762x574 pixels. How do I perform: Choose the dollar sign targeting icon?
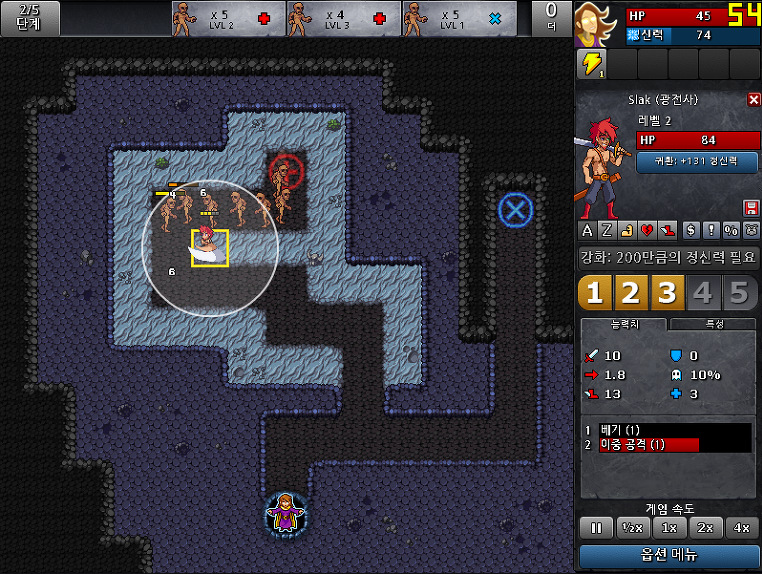tap(691, 230)
